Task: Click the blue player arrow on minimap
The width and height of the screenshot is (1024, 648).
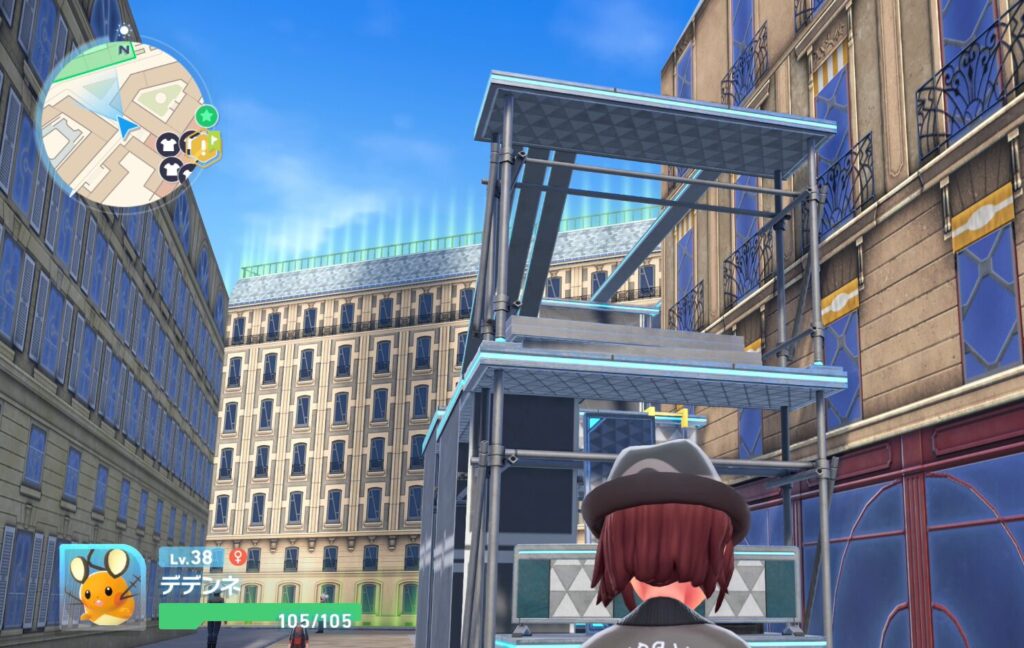Action: [126, 127]
